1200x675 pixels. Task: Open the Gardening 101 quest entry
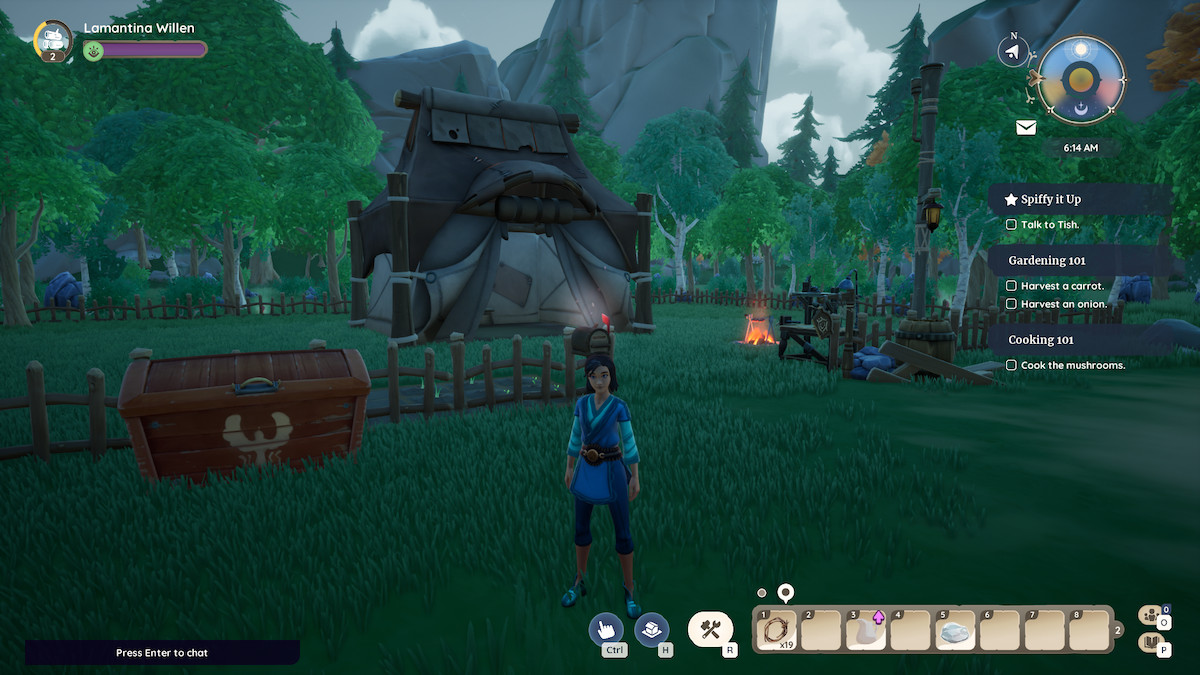(x=1047, y=260)
